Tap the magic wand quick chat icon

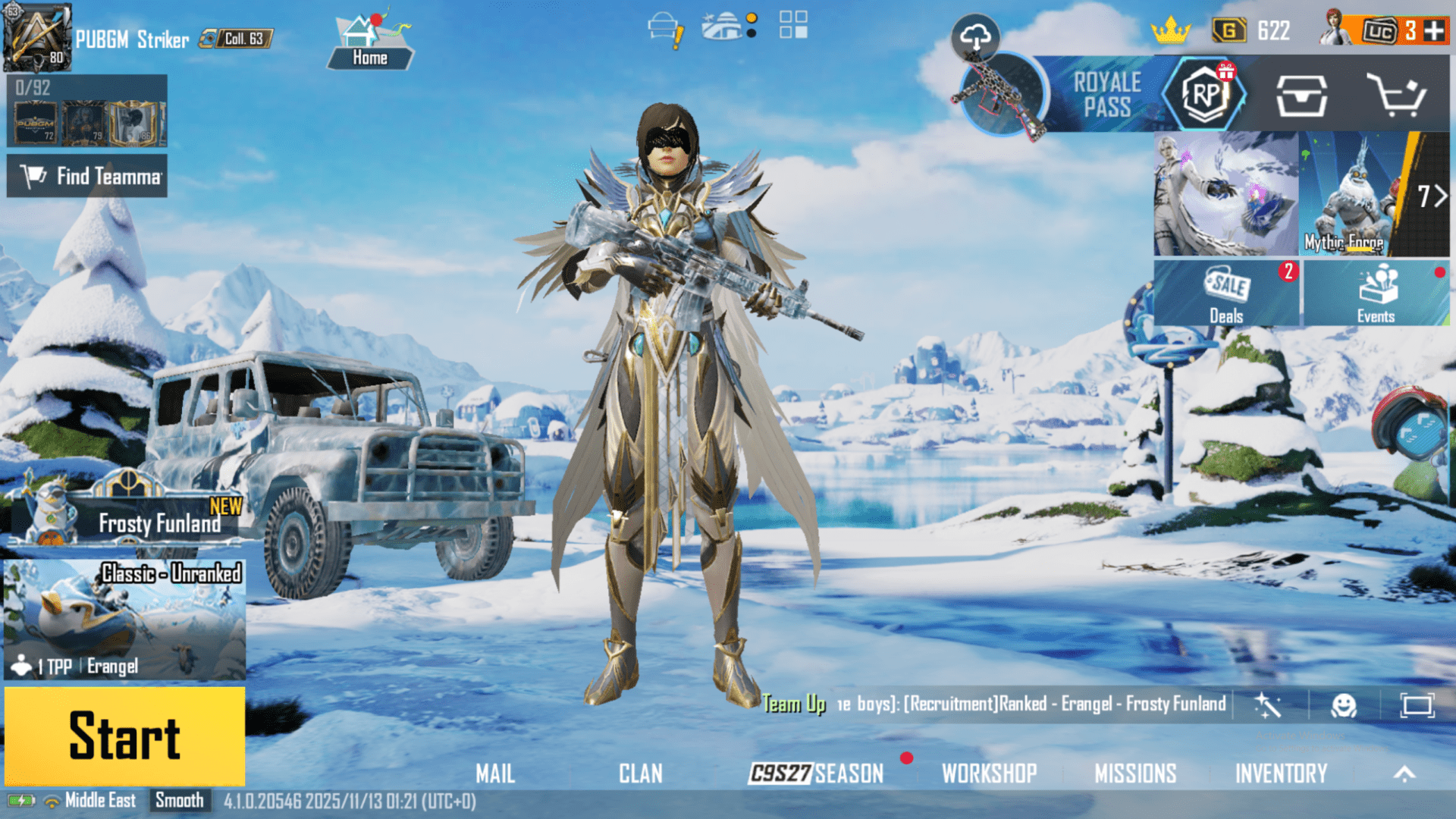pos(1268,704)
